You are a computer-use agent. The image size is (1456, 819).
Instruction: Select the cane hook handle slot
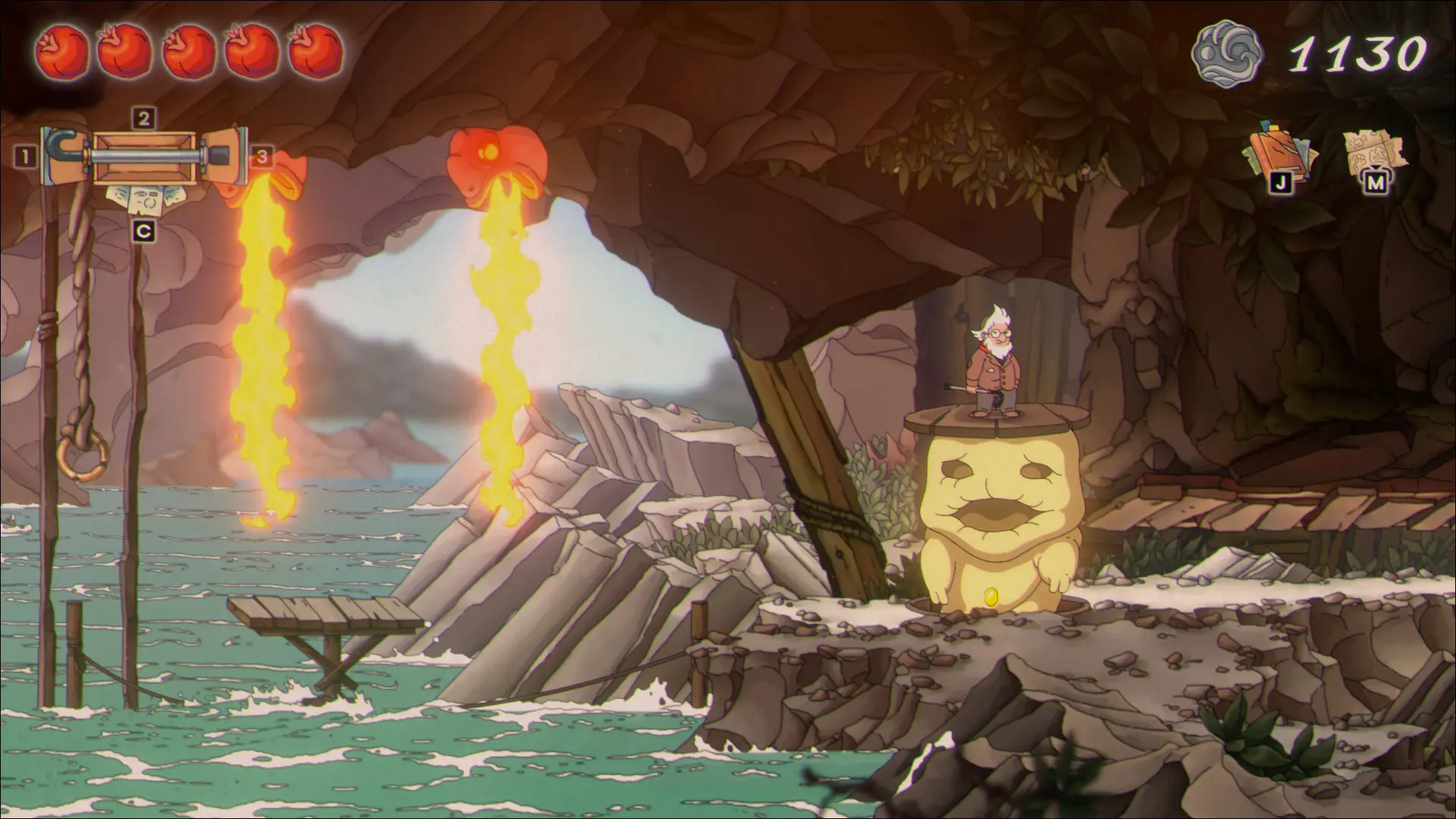tap(65, 155)
